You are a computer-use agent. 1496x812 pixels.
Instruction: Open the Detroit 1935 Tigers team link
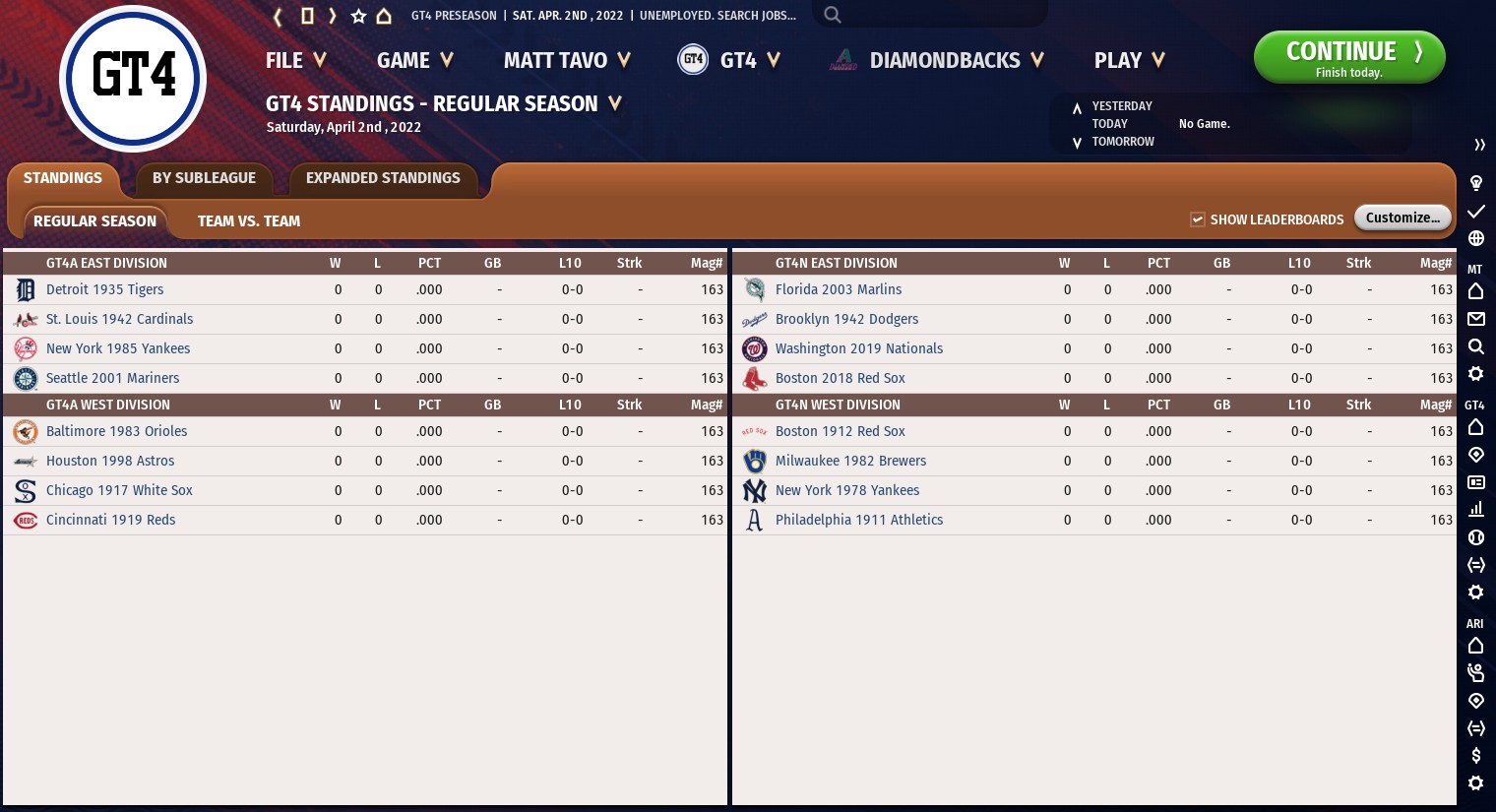(105, 289)
